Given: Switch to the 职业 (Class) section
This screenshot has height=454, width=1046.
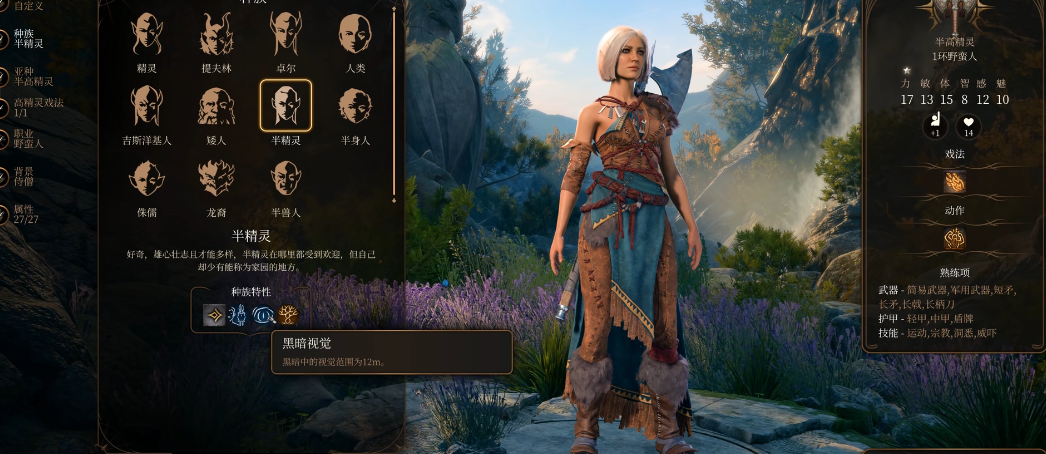Looking at the screenshot, I should (x=29, y=139).
